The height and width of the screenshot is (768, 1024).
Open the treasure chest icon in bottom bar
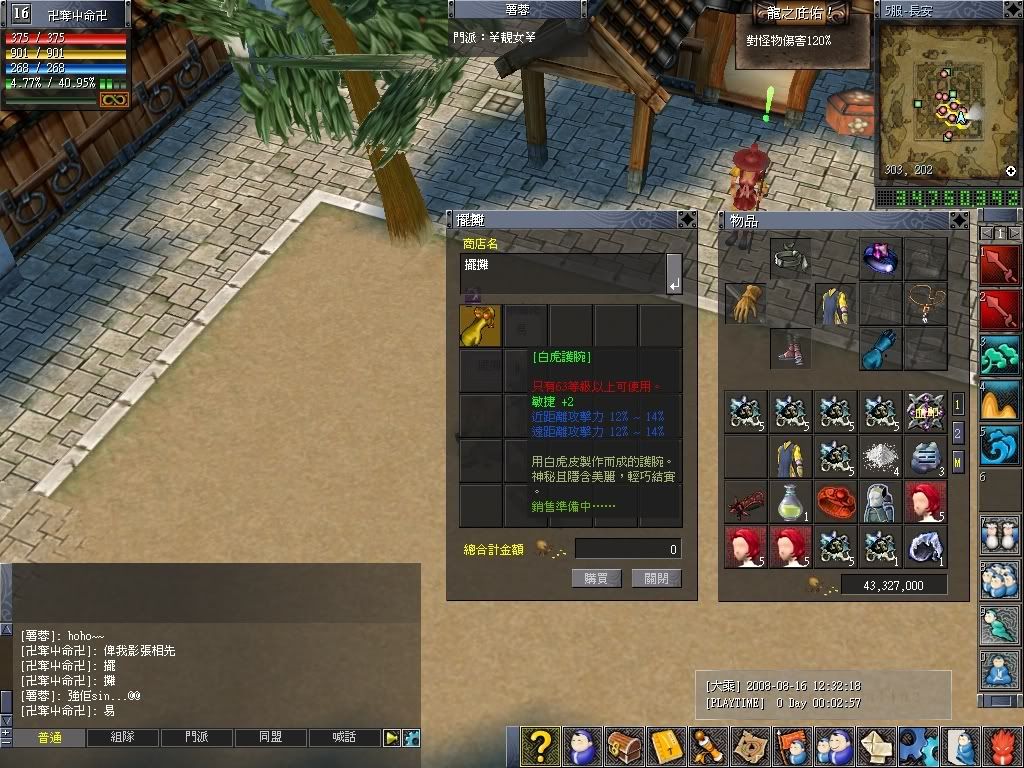(x=624, y=746)
